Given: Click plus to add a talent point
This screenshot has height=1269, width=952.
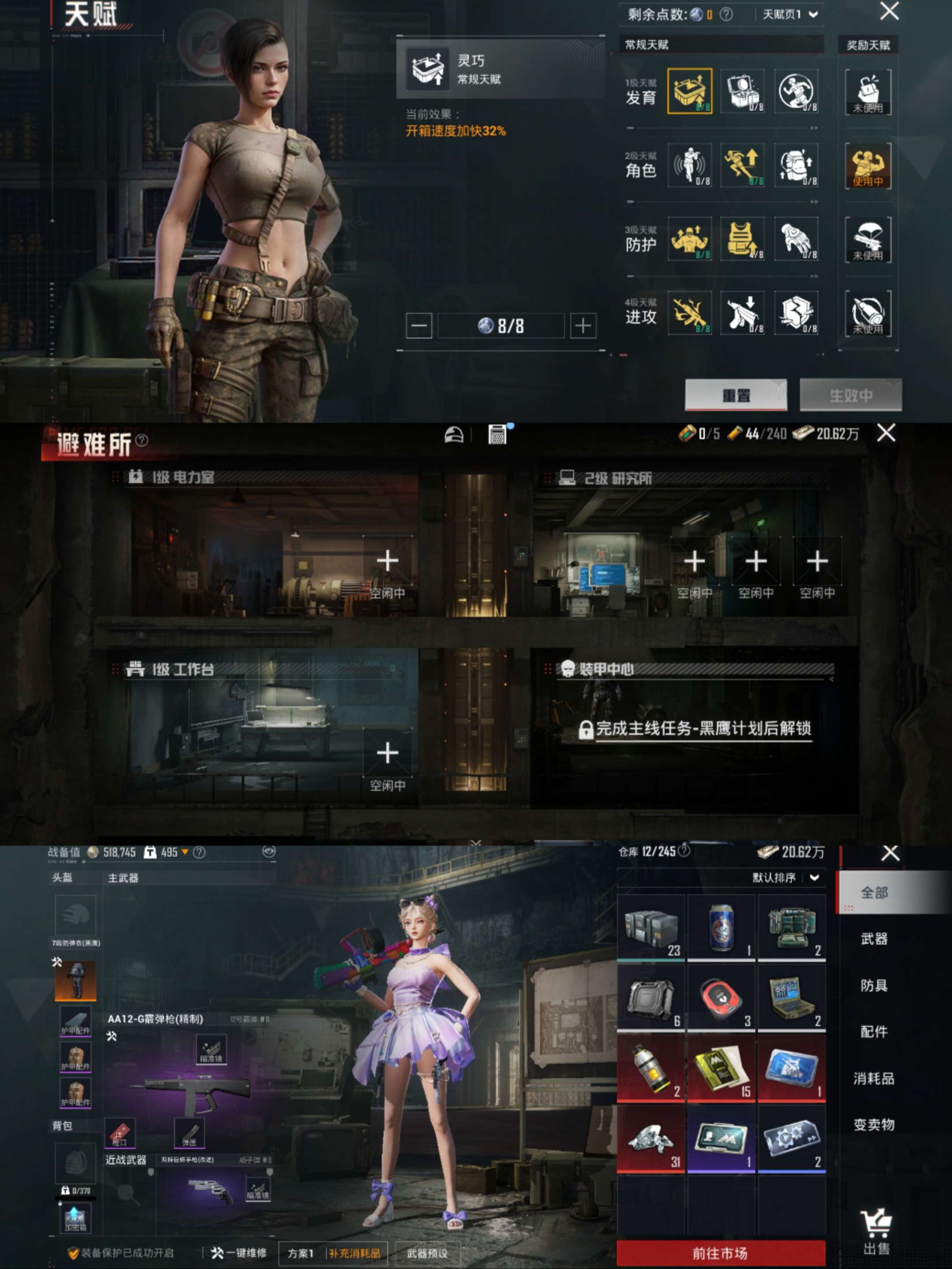Looking at the screenshot, I should click(x=584, y=325).
